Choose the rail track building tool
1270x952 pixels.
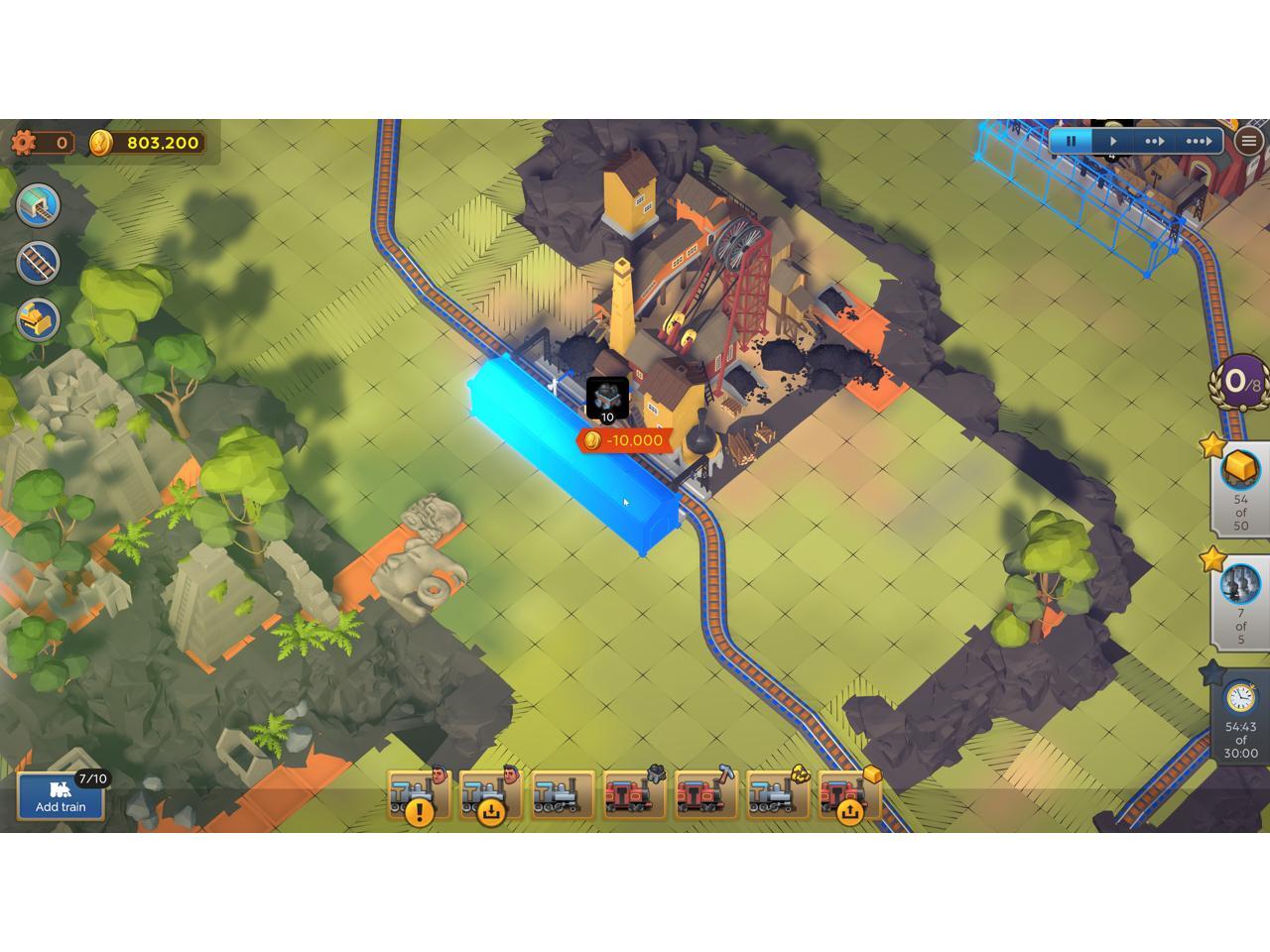pyautogui.click(x=39, y=263)
